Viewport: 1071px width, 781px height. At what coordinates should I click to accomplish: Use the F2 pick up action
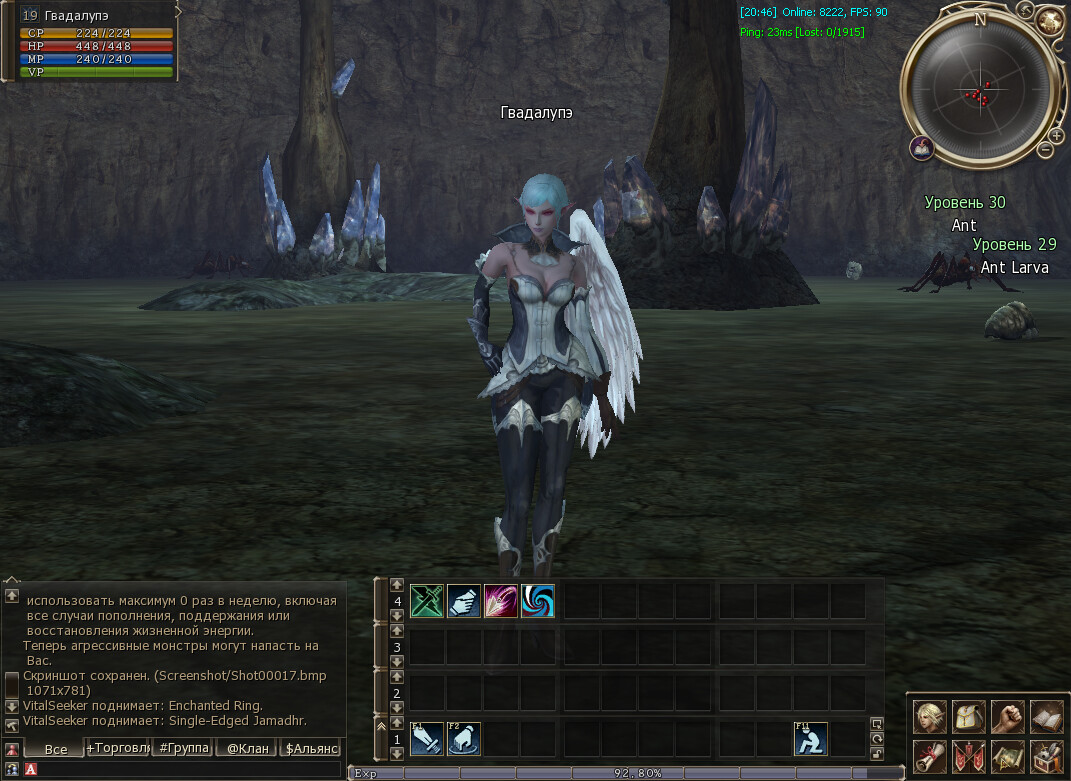(x=464, y=739)
